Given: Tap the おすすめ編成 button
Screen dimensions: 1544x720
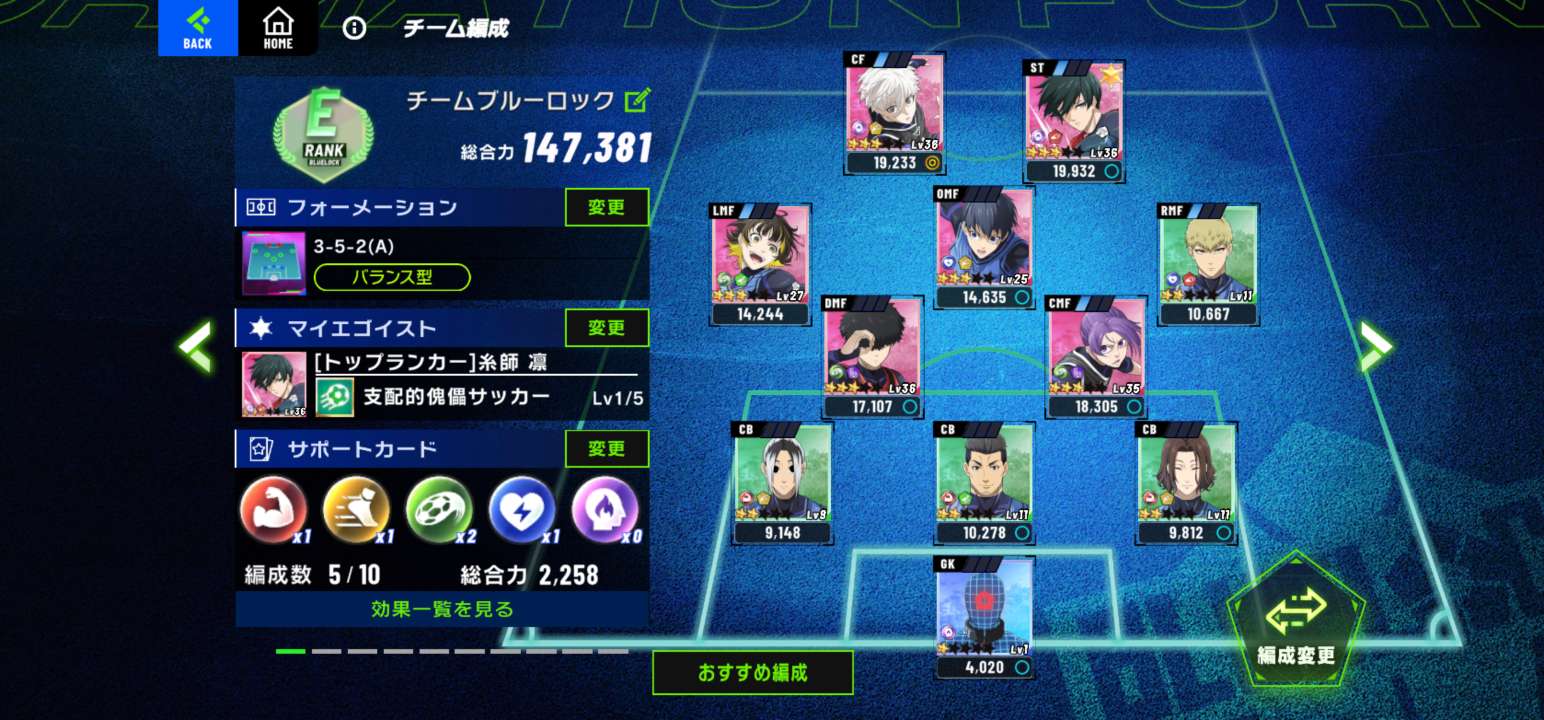Looking at the screenshot, I should click(x=752, y=673).
